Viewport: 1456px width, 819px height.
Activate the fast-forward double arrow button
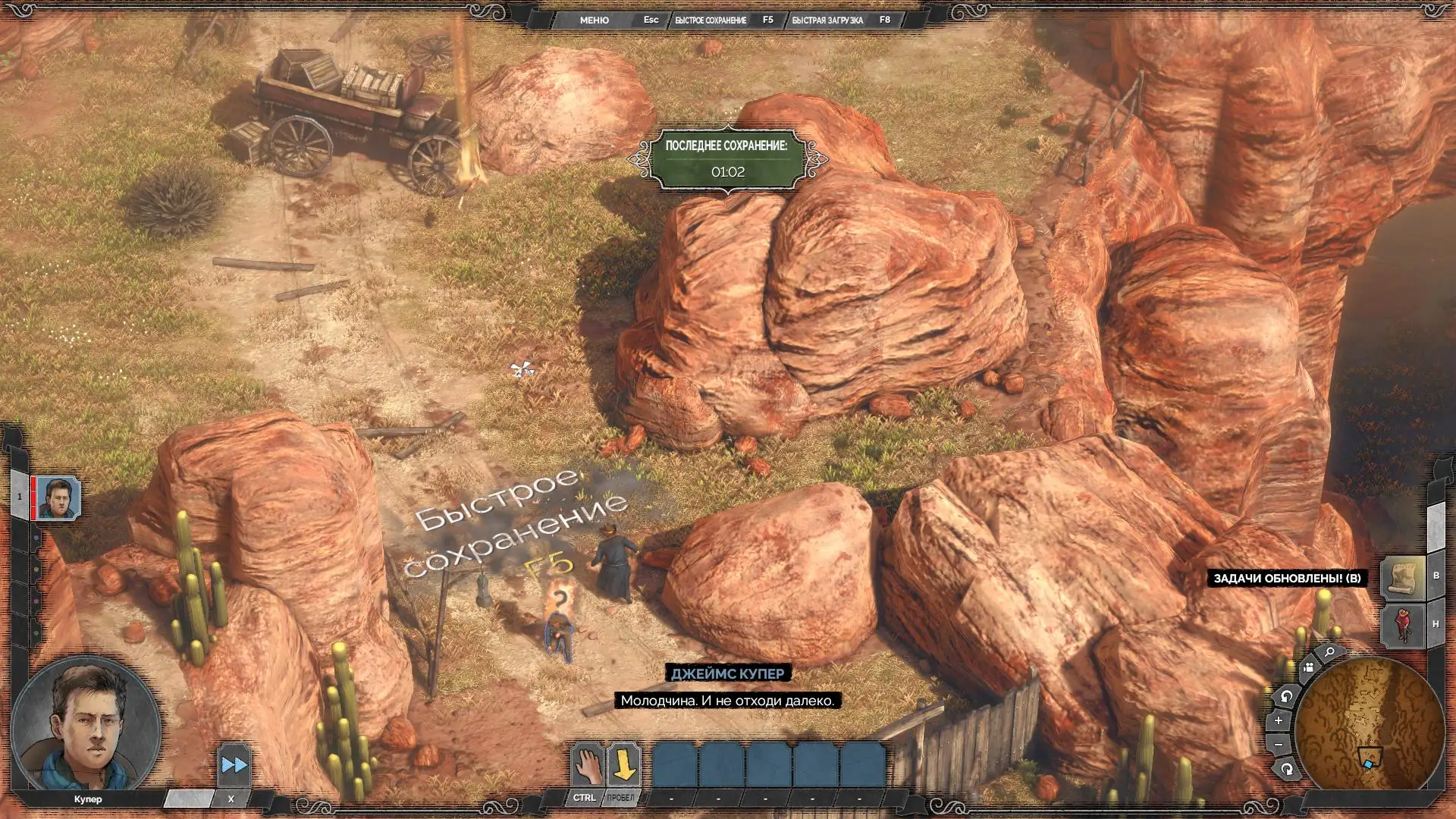pos(234,765)
